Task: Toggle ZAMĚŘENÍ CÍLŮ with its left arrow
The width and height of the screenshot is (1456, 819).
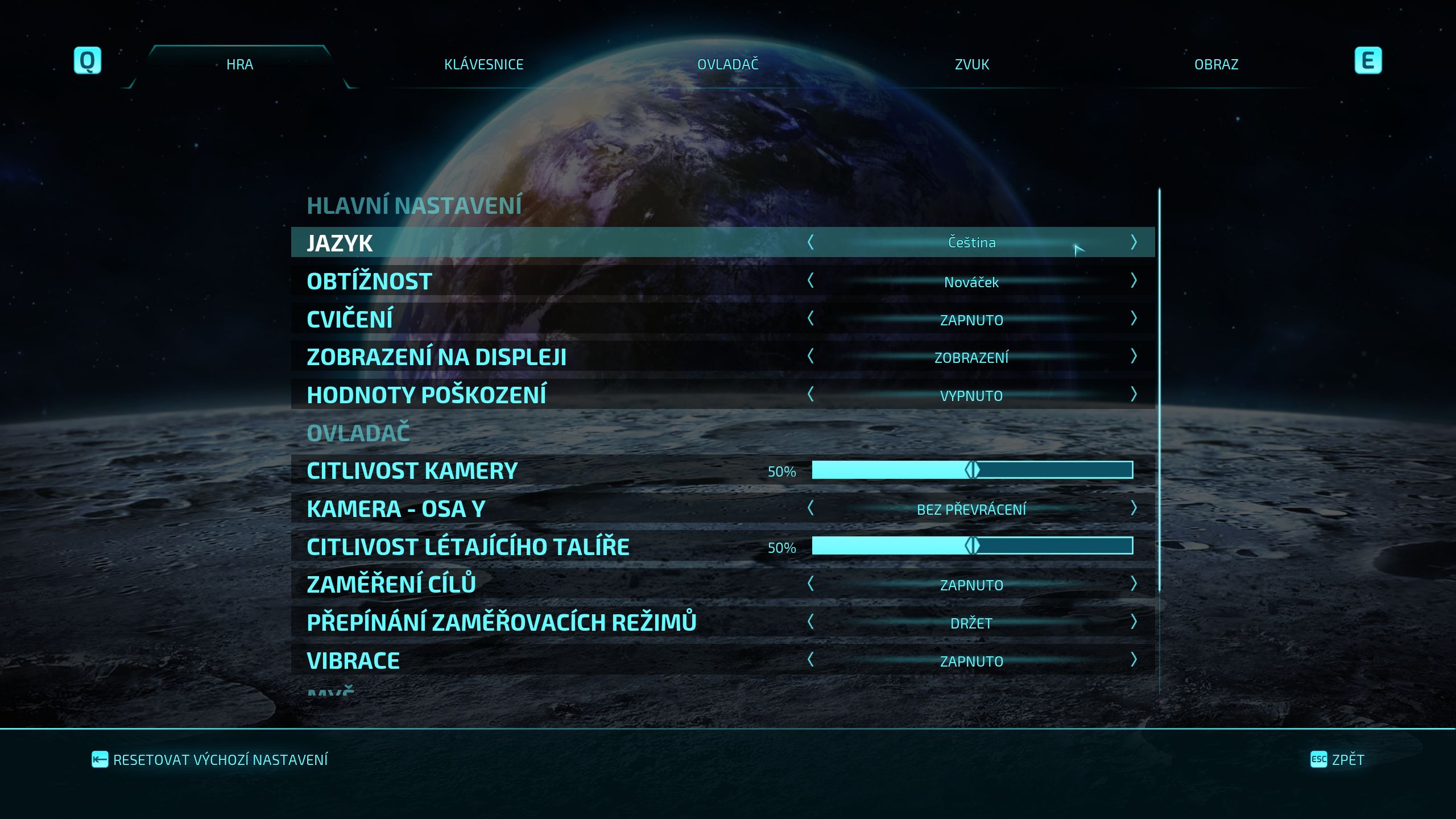Action: click(810, 584)
